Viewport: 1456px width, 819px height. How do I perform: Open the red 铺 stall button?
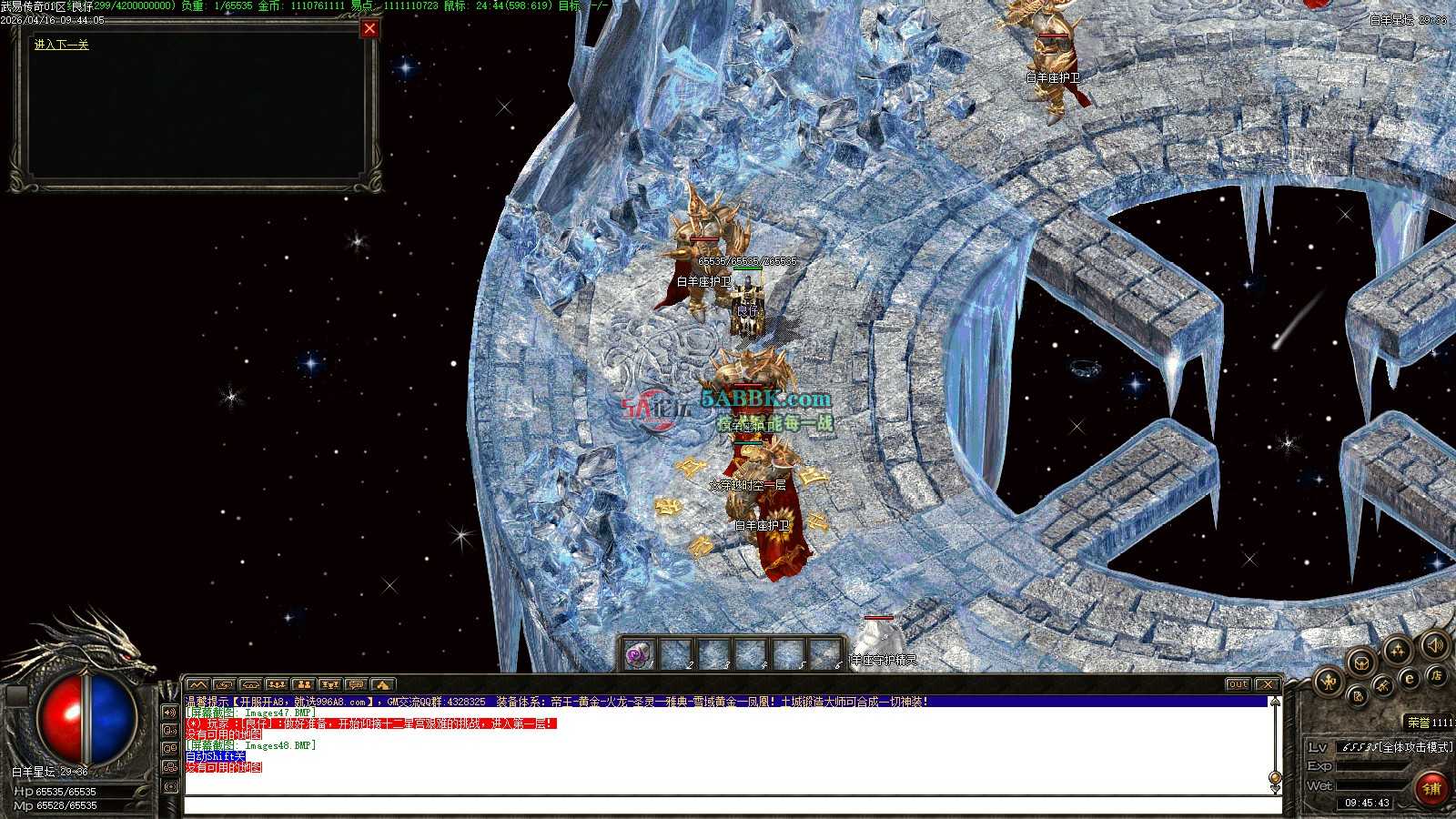click(1431, 788)
